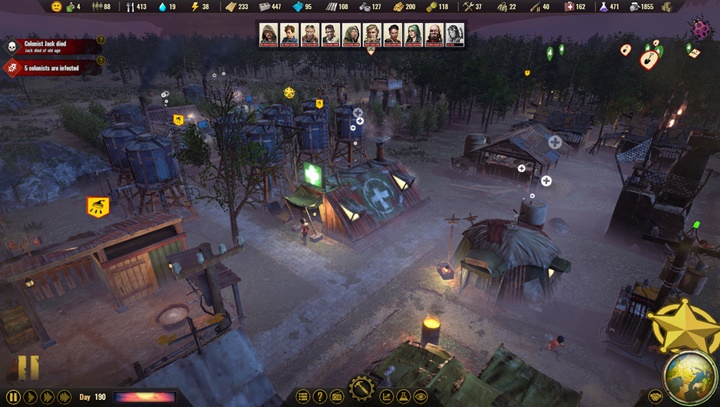Select the hooded bearded specialist portrait

pos(268,35)
